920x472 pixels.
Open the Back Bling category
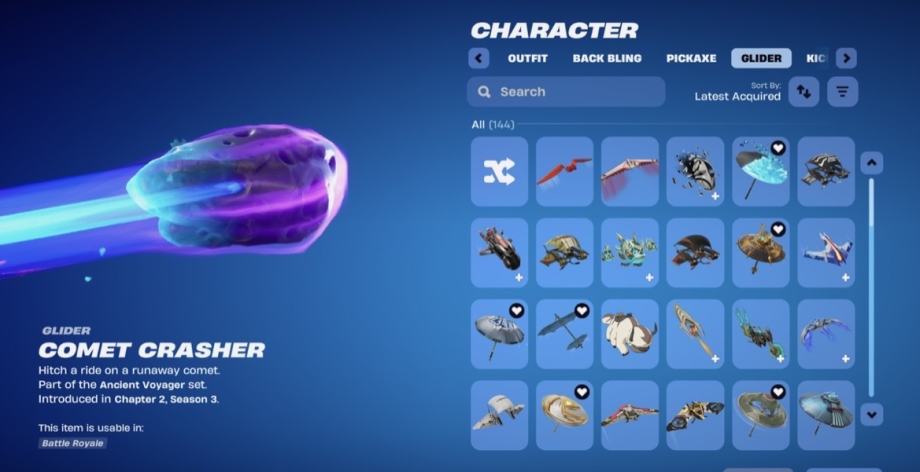click(x=607, y=58)
